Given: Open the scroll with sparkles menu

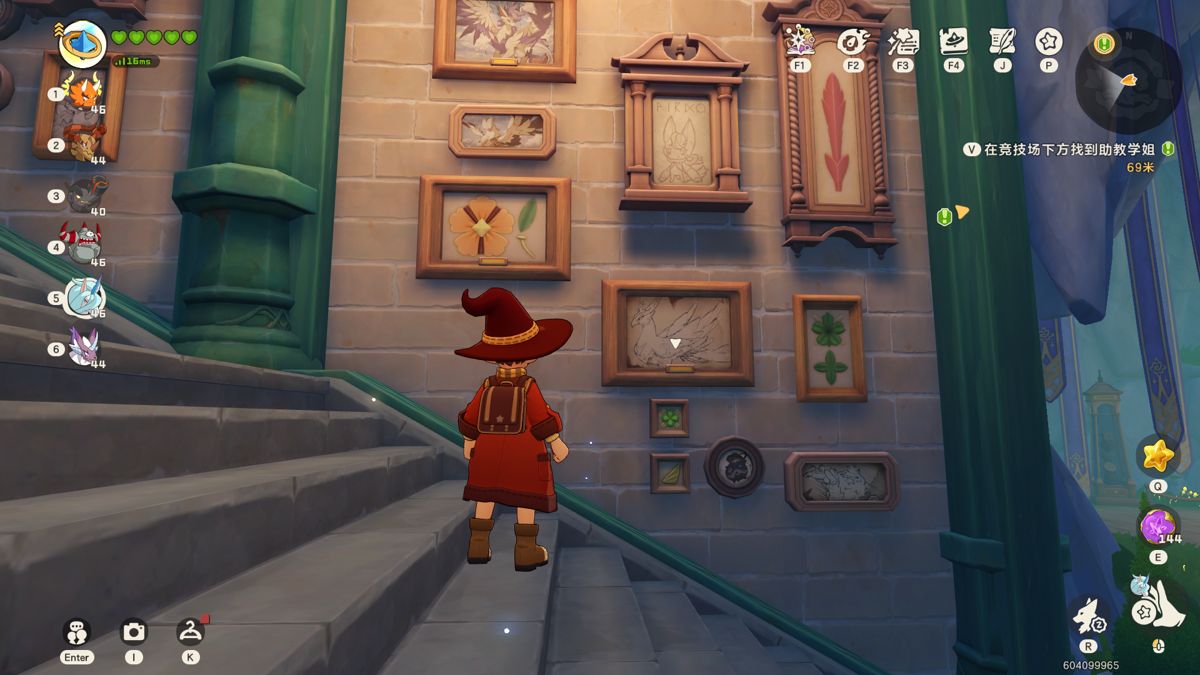Looking at the screenshot, I should point(903,42).
